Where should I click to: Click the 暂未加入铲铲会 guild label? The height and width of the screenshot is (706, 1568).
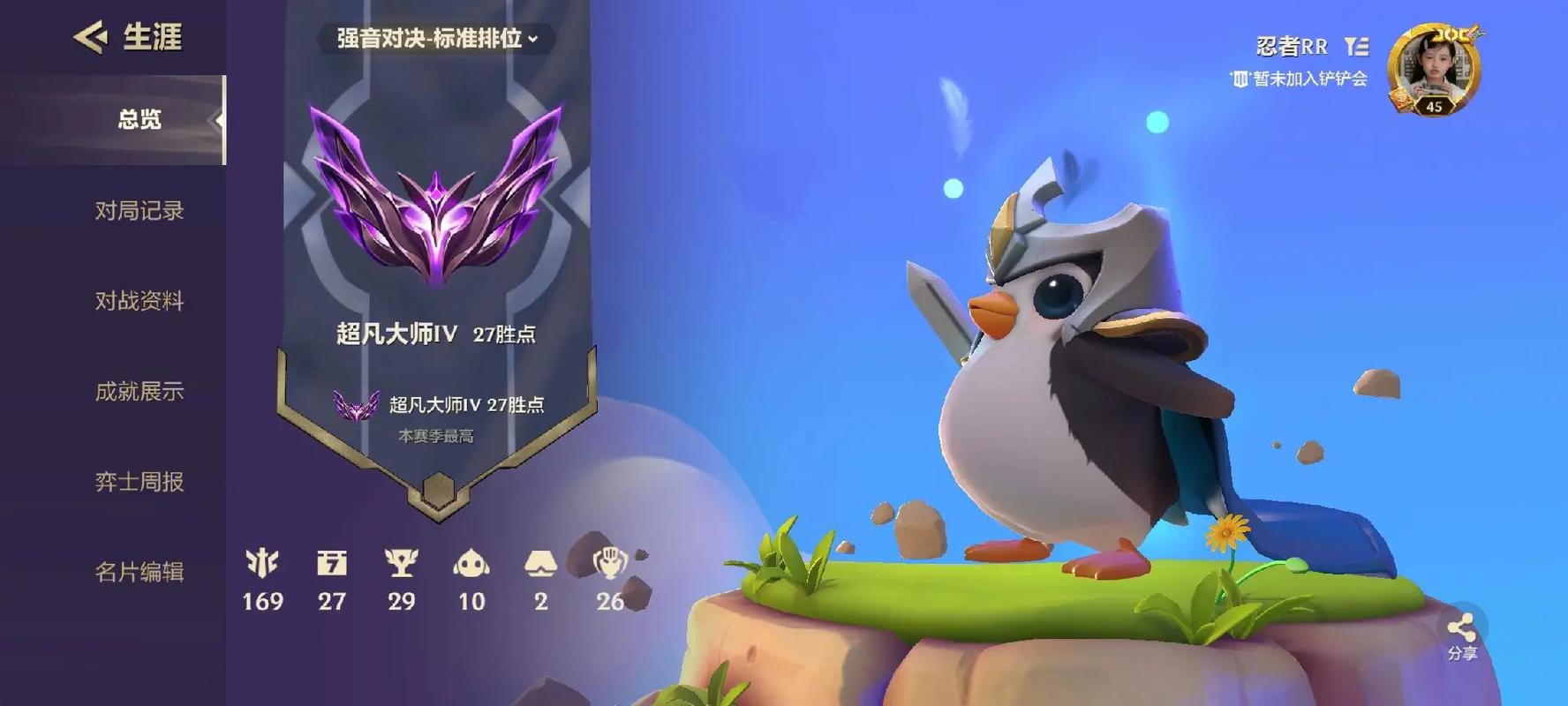tap(1299, 79)
